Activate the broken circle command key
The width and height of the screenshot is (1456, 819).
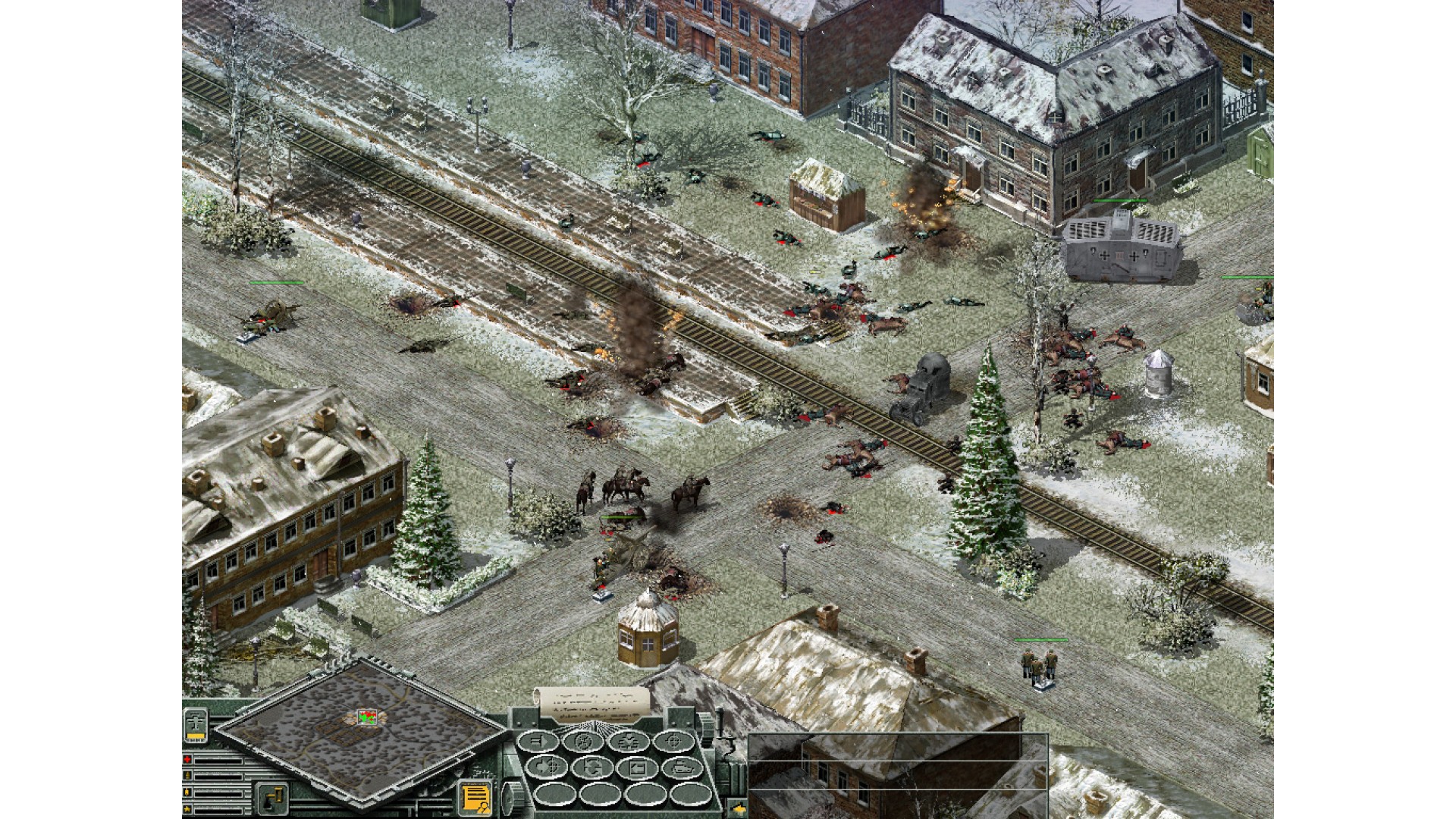[x=584, y=740]
